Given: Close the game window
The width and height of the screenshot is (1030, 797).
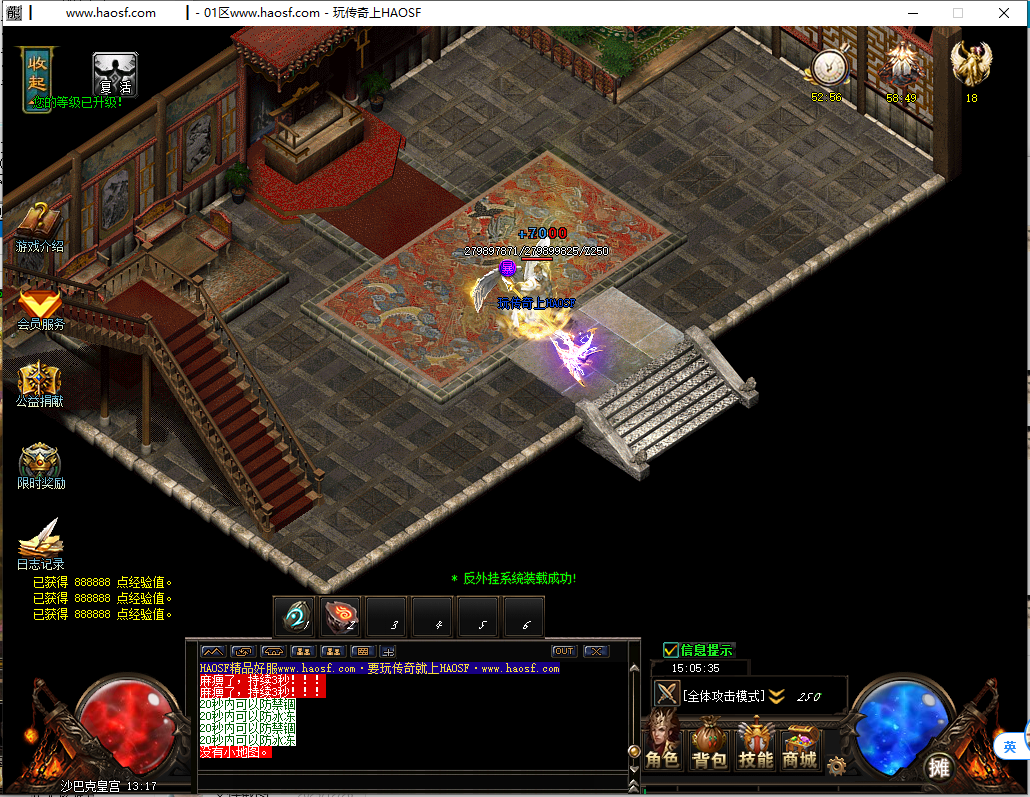Looking at the screenshot, I should pos(1004,13).
